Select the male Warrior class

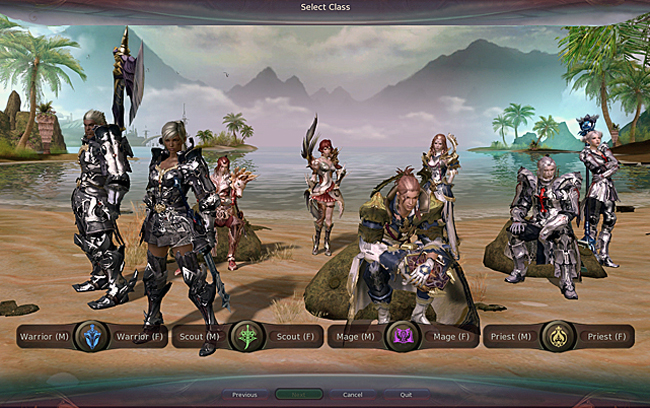click(43, 336)
